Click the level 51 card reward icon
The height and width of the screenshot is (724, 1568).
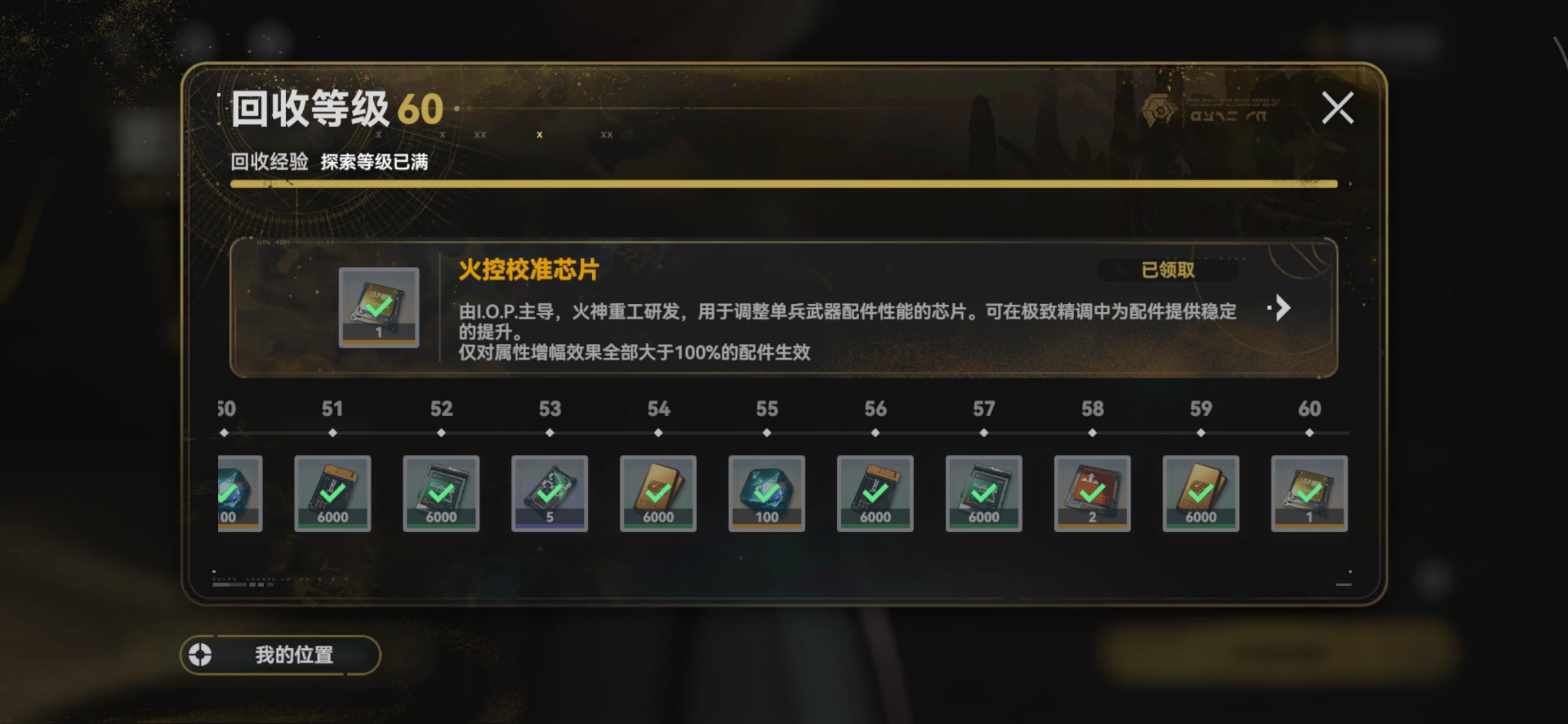tap(331, 493)
